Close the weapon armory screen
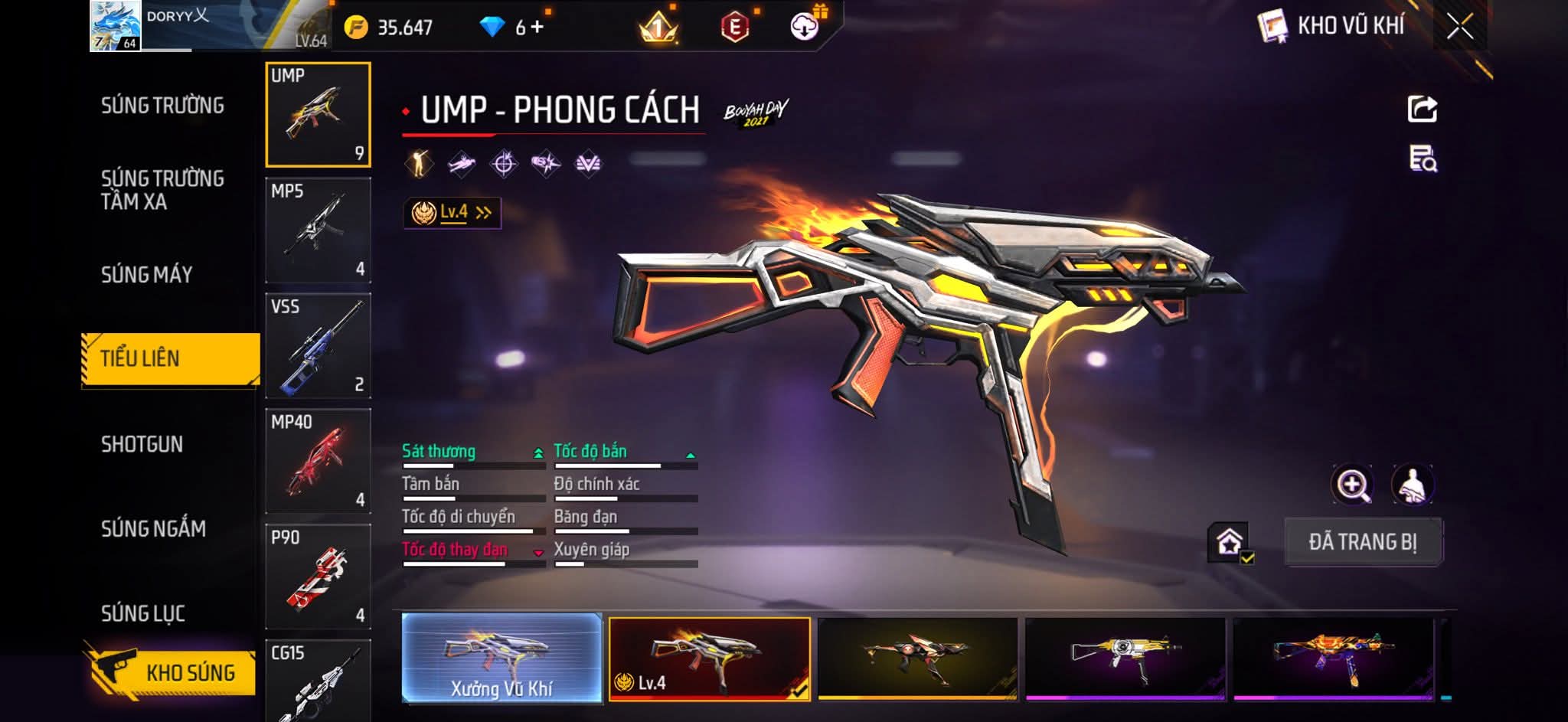The width and height of the screenshot is (1568, 722). pyautogui.click(x=1459, y=27)
